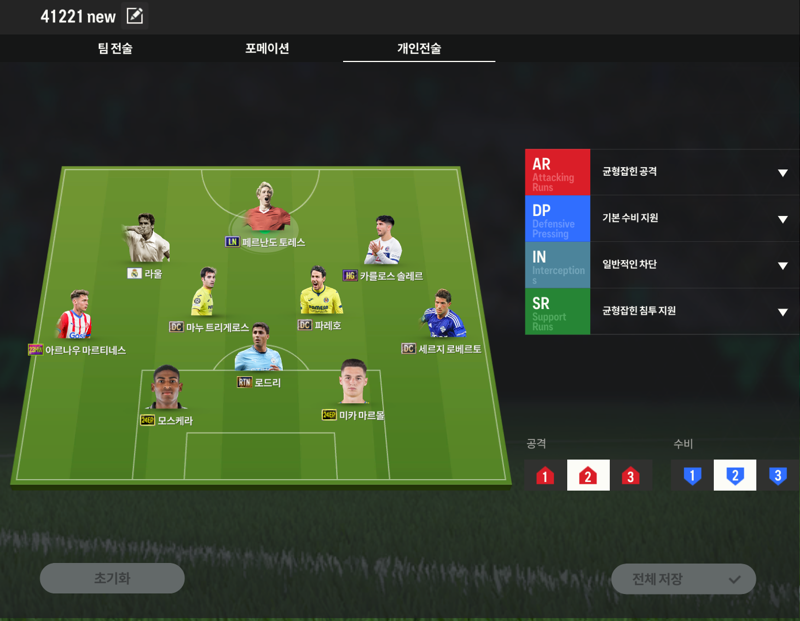Choose attack level 3 under 공격
The height and width of the screenshot is (621, 800).
click(630, 476)
